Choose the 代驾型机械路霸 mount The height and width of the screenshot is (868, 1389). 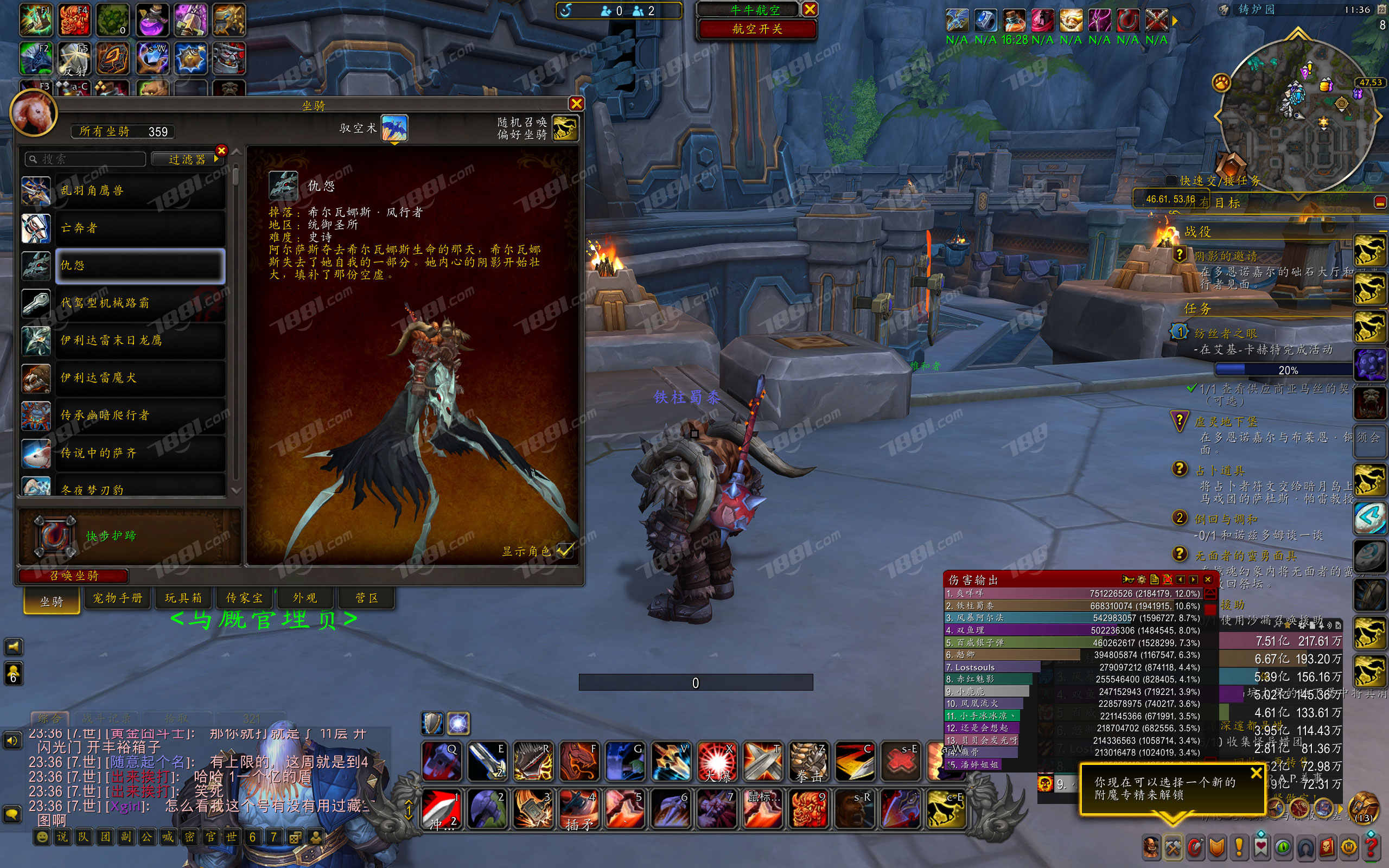(139, 303)
